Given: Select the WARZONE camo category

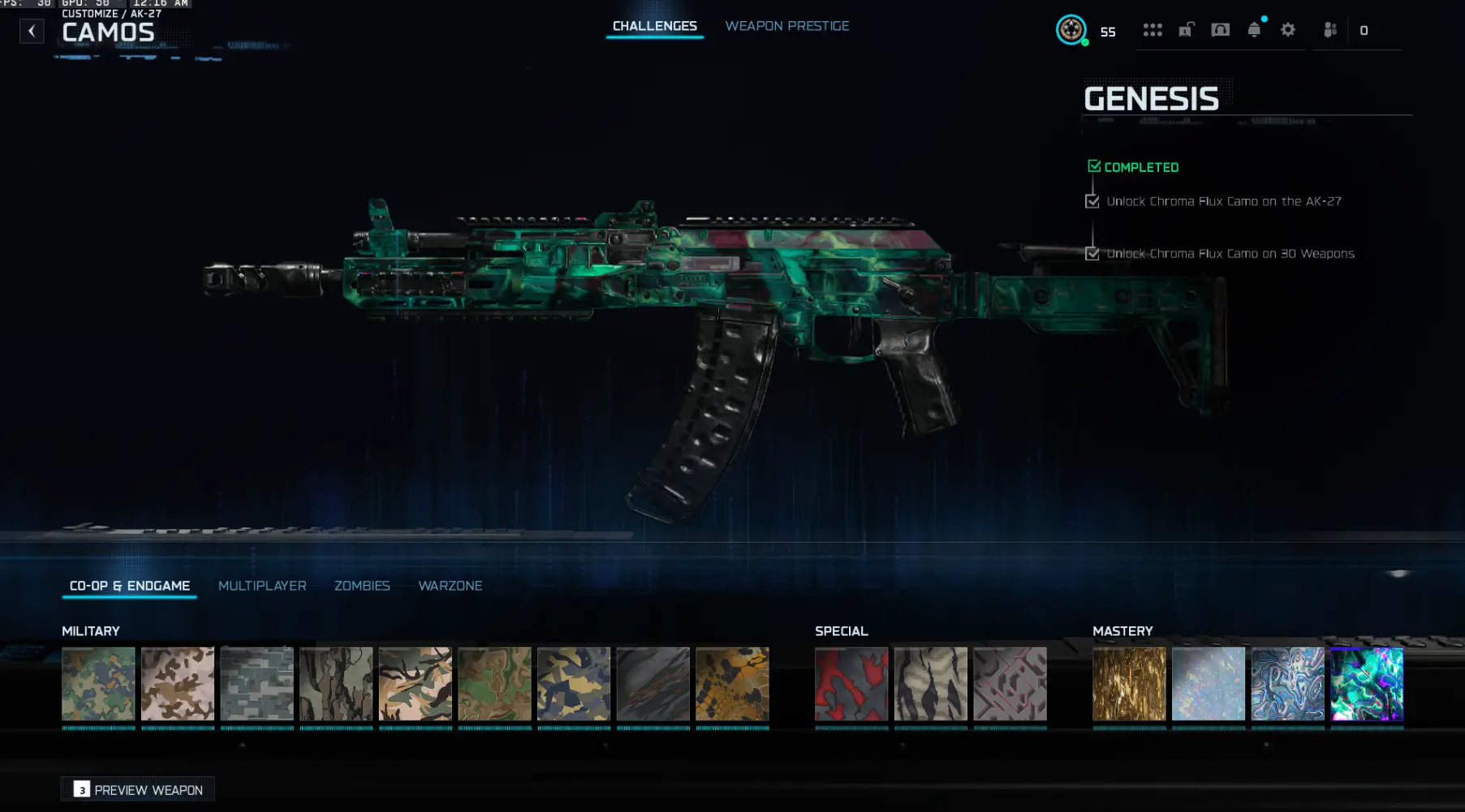Looking at the screenshot, I should [450, 586].
